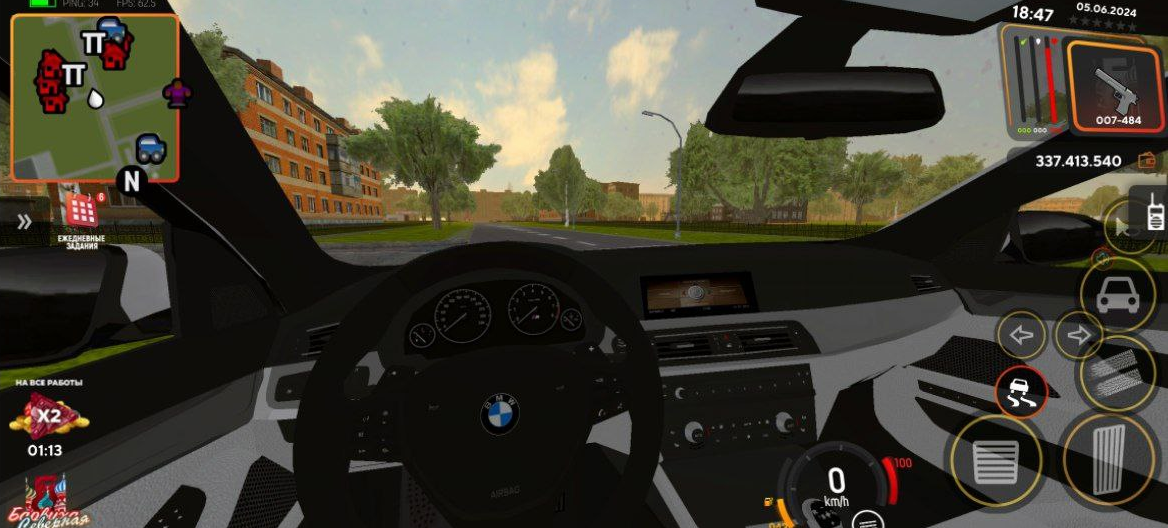The height and width of the screenshot is (528, 1168).
Task: Activate the right turn signal arrow
Action: [1078, 336]
